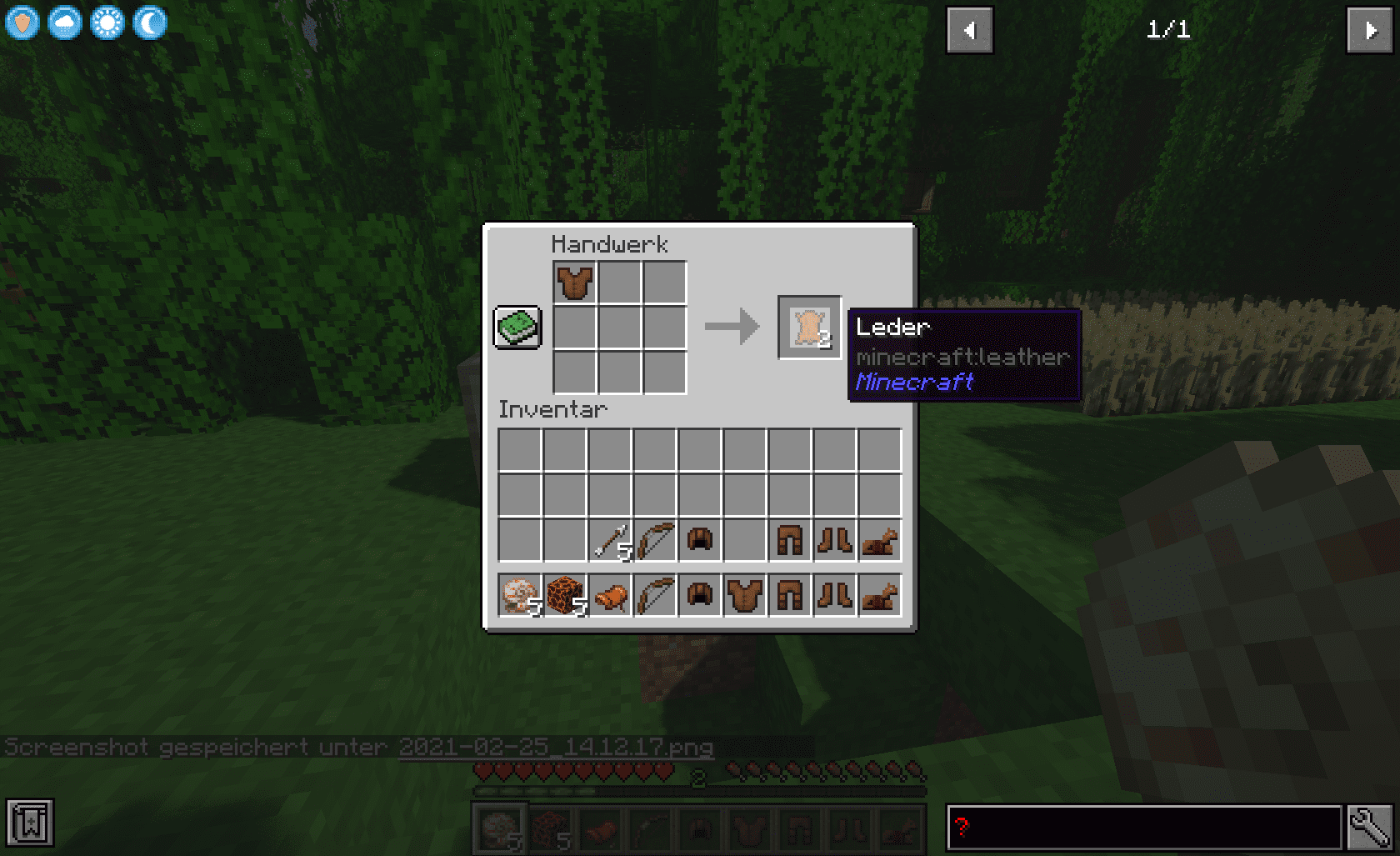Open the green recipe book
Image resolution: width=1400 pixels, height=856 pixels.
(517, 327)
